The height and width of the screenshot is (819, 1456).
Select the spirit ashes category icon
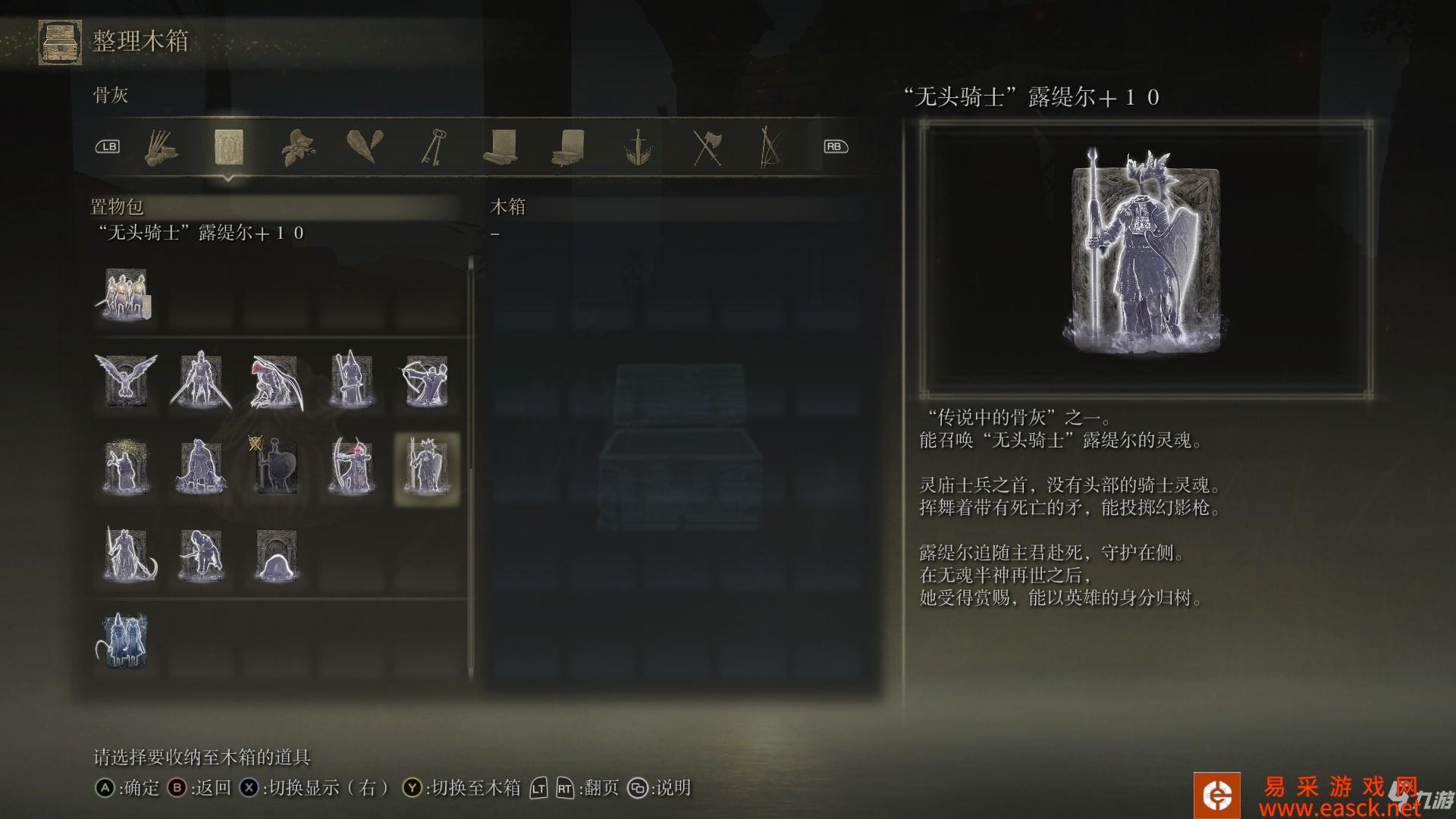click(230, 148)
